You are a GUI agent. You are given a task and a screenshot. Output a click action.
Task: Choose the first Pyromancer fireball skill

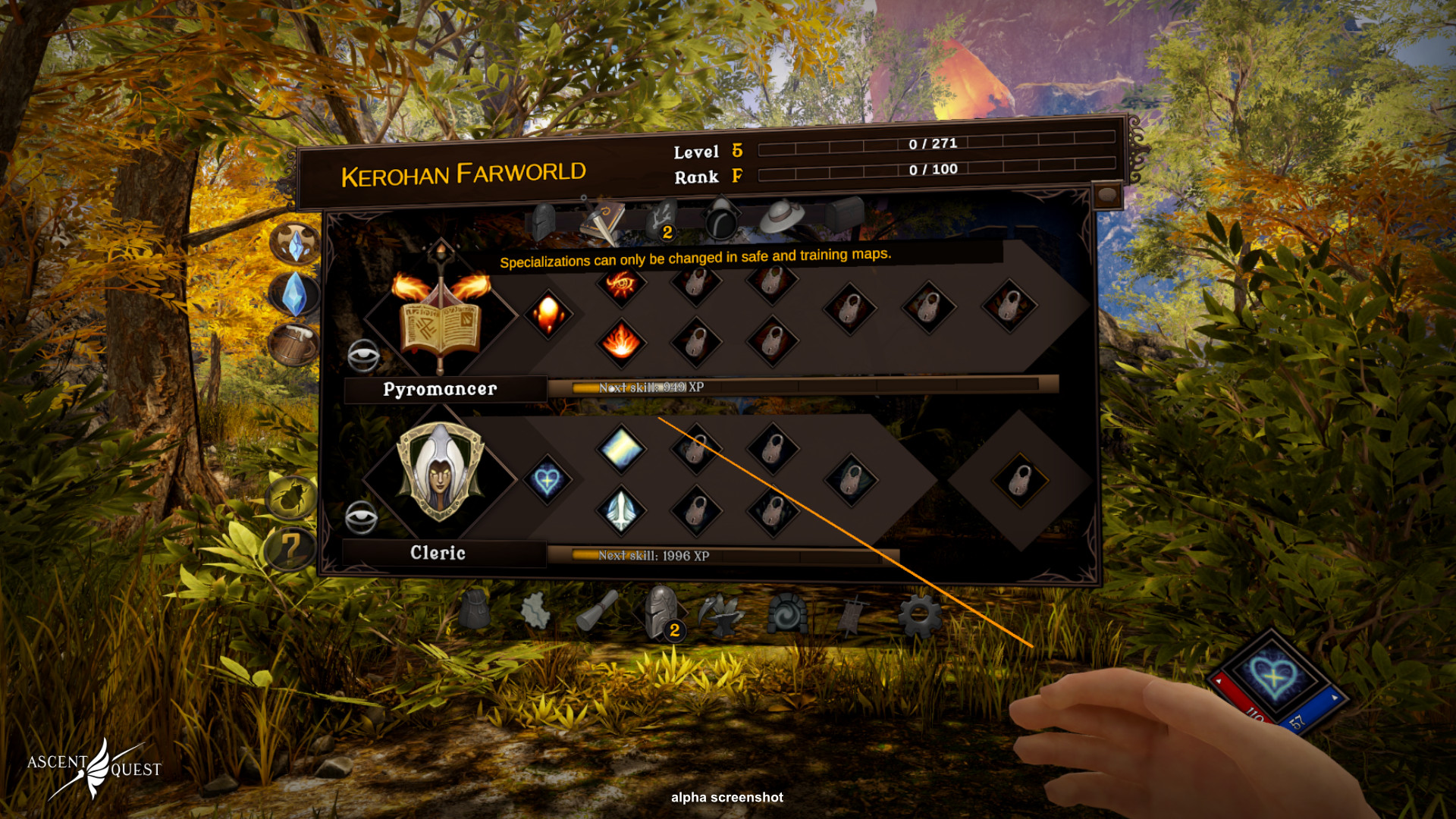point(548,314)
